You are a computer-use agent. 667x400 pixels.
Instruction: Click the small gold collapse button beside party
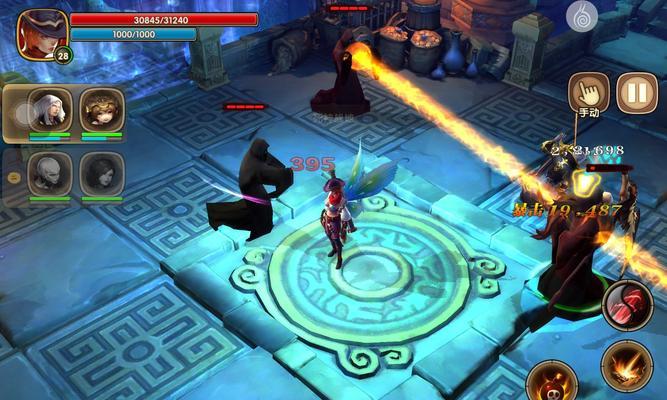(x=14, y=176)
